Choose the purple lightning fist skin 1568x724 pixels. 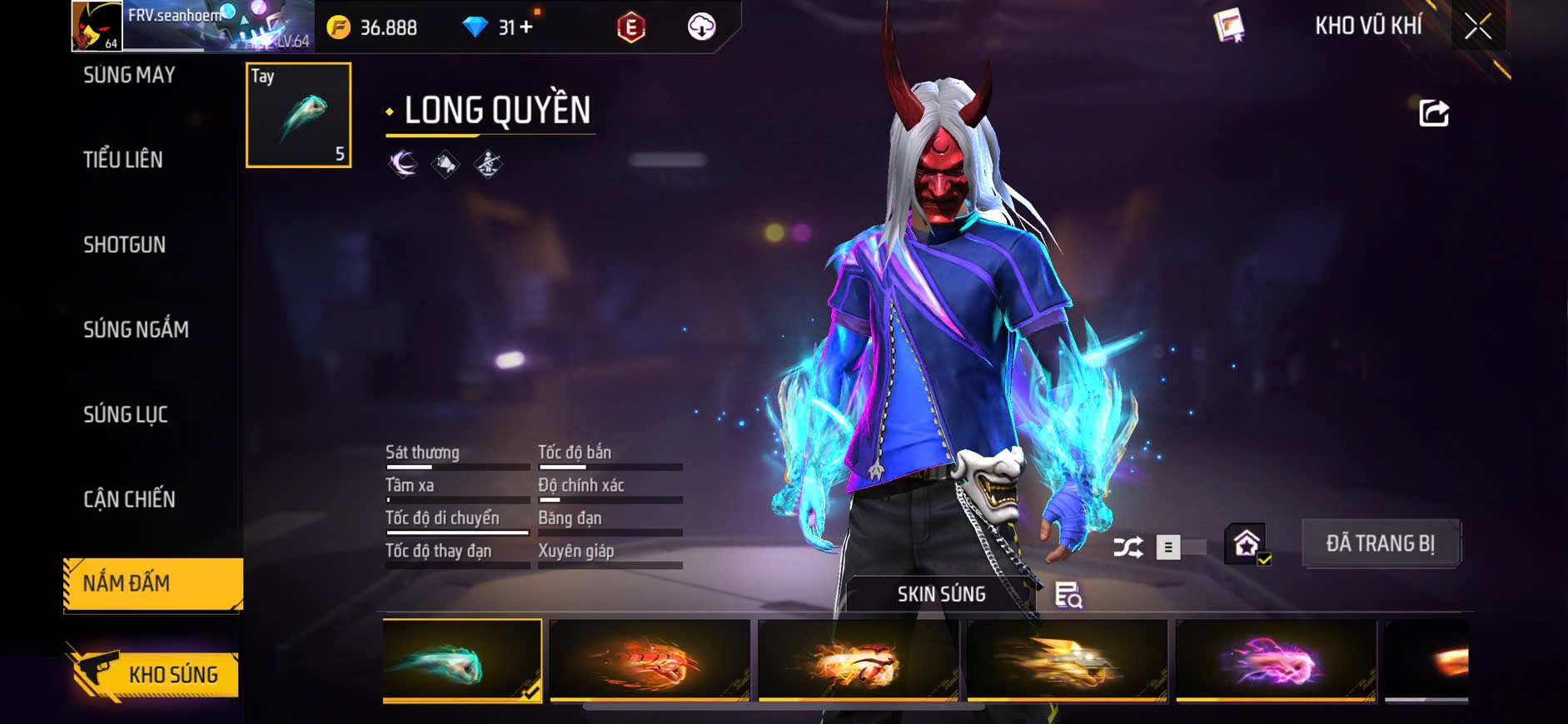pos(1275,660)
